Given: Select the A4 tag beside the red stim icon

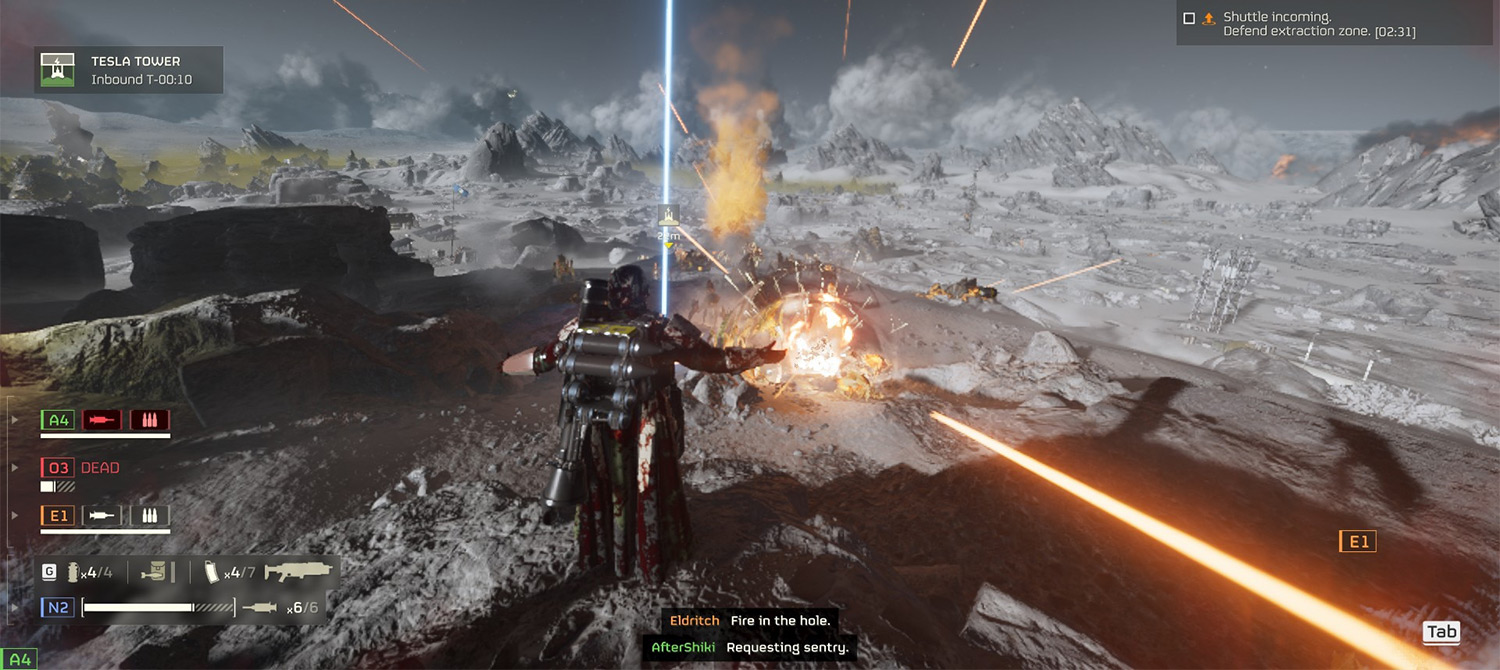Looking at the screenshot, I should click(x=58, y=420).
